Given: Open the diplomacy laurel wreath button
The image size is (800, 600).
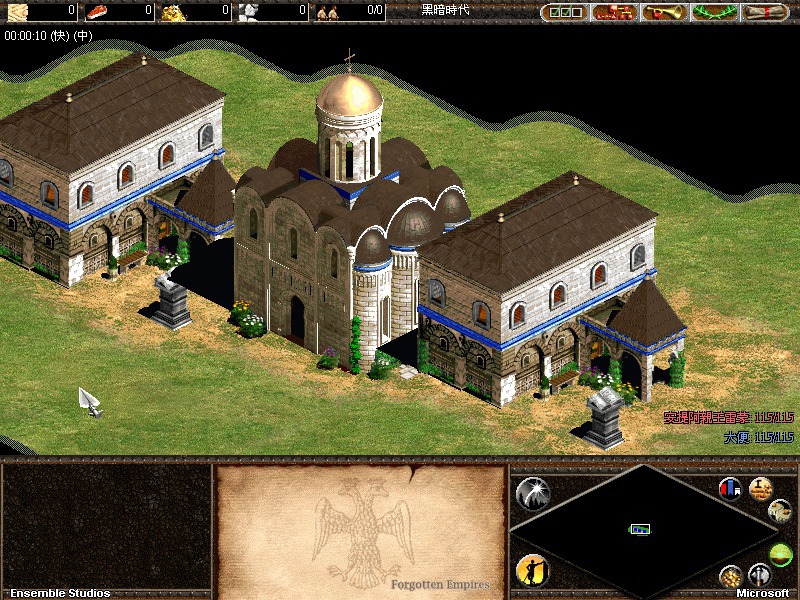Looking at the screenshot, I should [x=714, y=12].
